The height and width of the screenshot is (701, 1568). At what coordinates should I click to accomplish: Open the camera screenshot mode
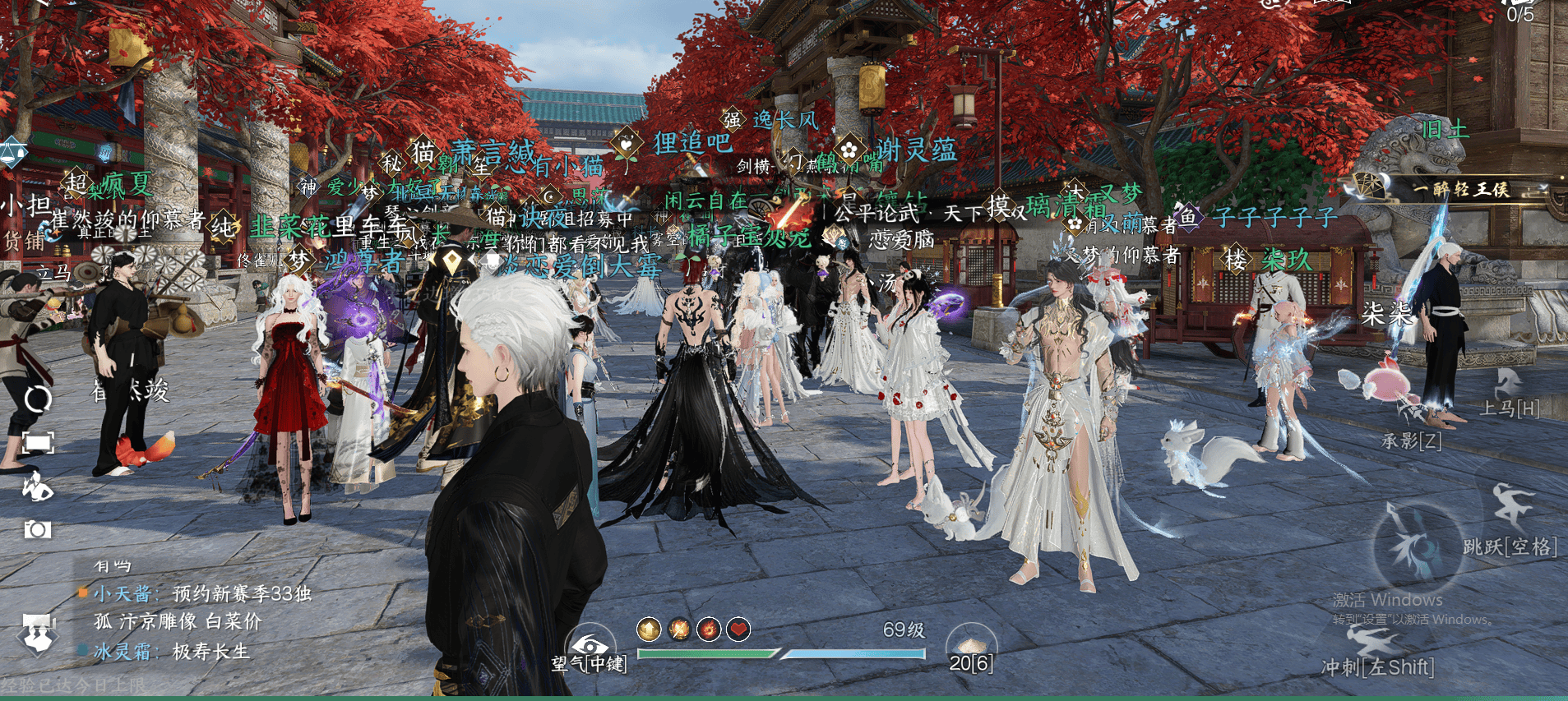[x=37, y=529]
